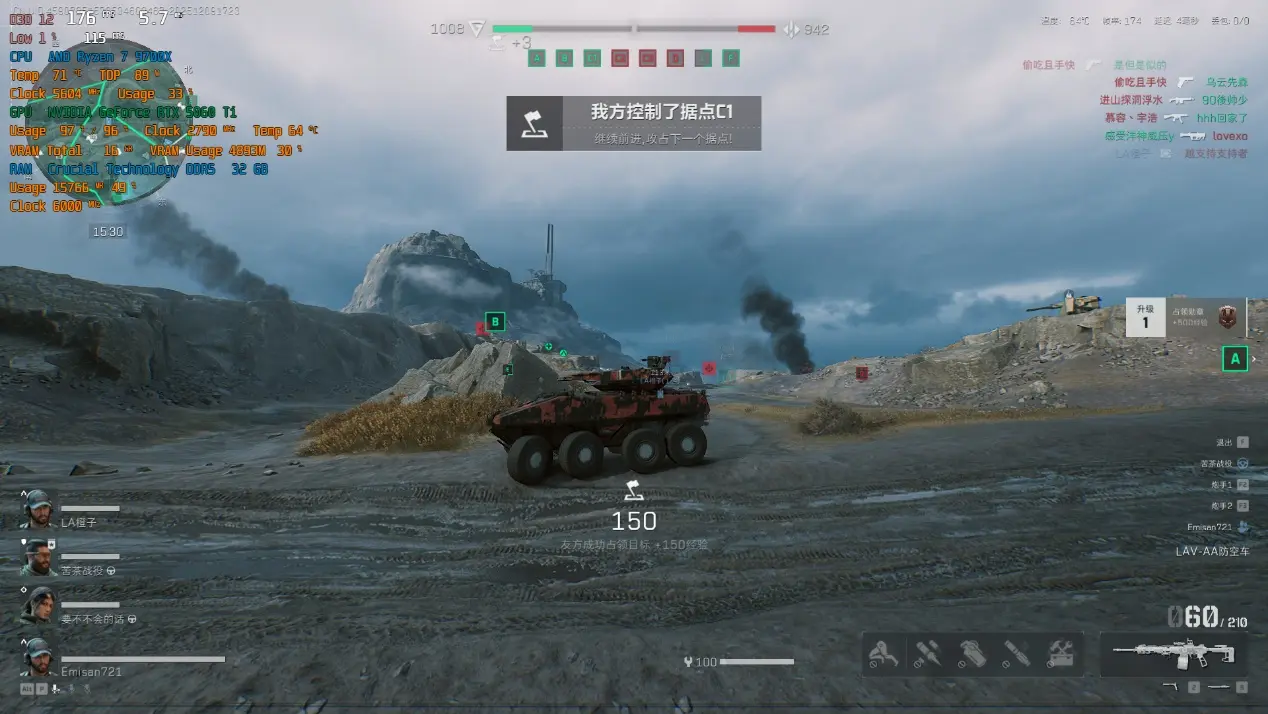Select the grenade equipment slot
Image resolution: width=1268 pixels, height=714 pixels.
[x=971, y=655]
